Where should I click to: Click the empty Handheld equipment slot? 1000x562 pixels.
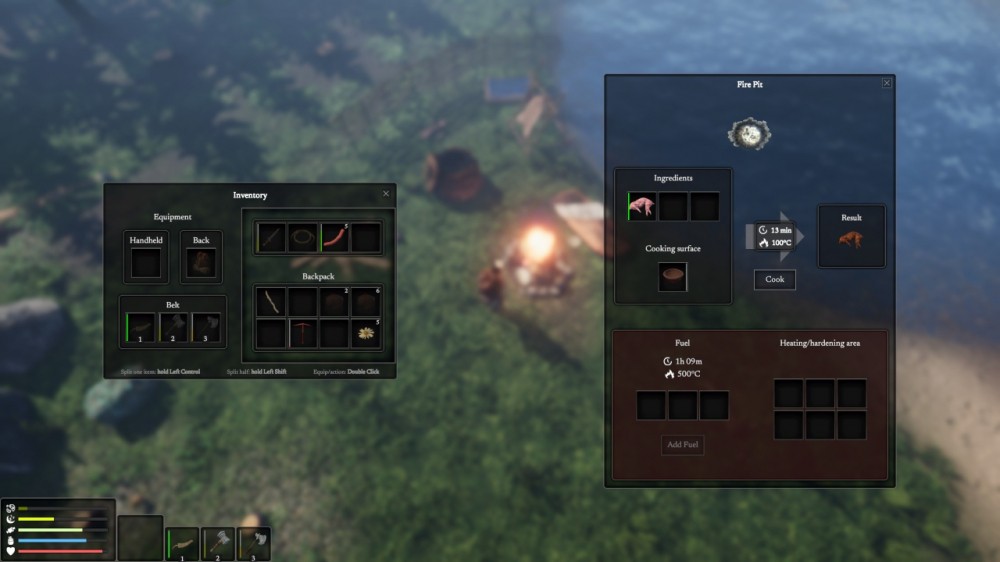146,263
